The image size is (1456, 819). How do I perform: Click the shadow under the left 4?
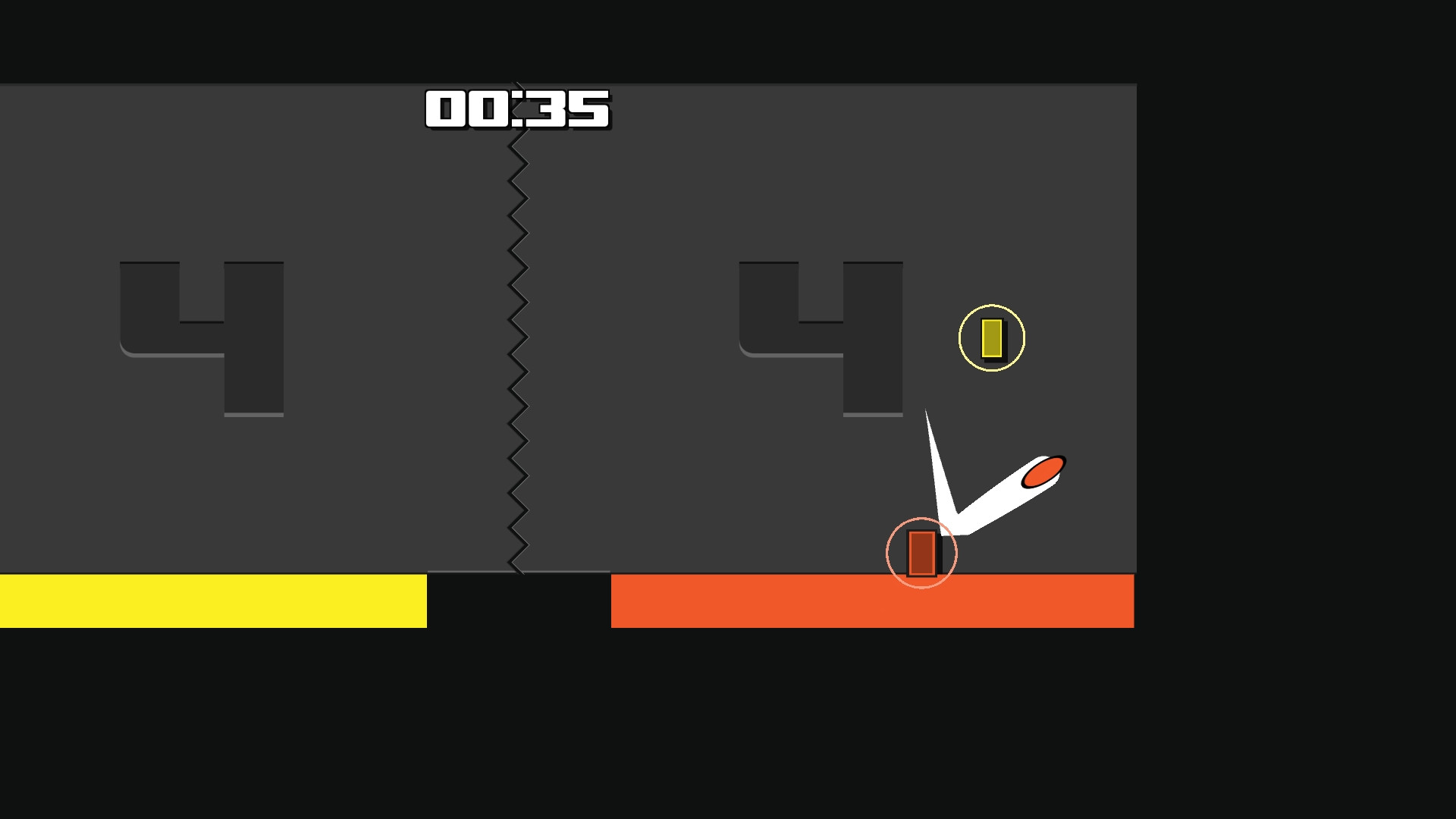(x=254, y=413)
